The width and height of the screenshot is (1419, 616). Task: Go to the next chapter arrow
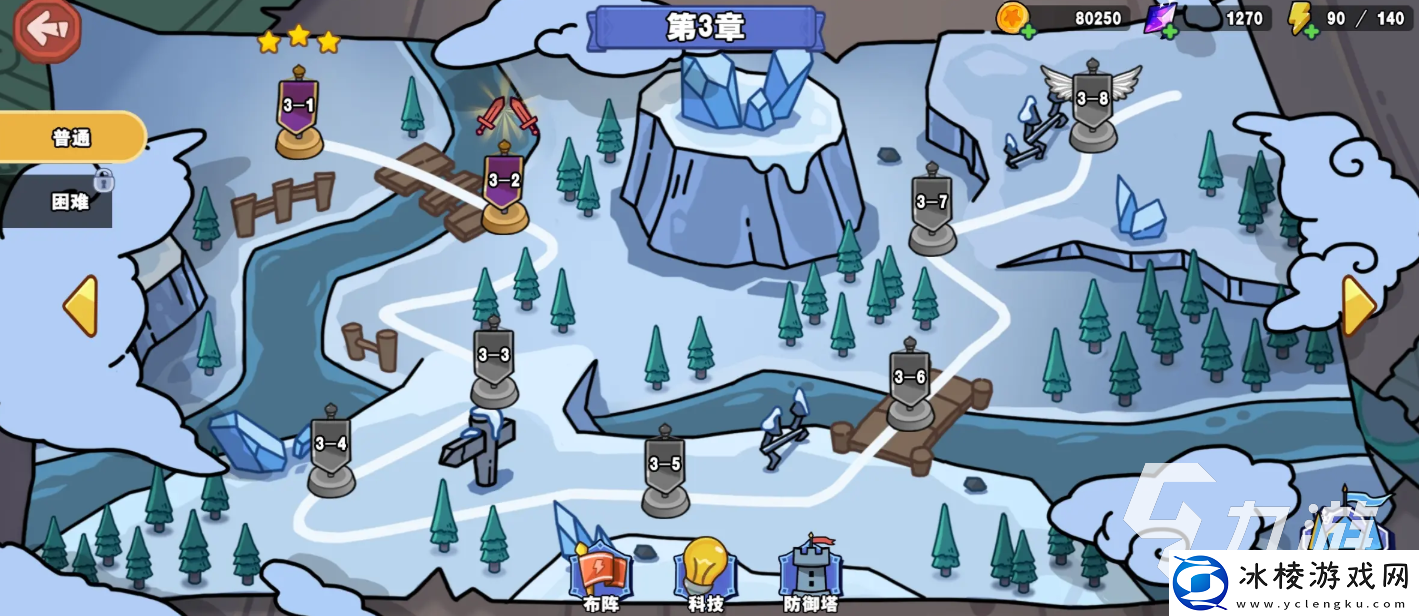pyautogui.click(x=1358, y=306)
